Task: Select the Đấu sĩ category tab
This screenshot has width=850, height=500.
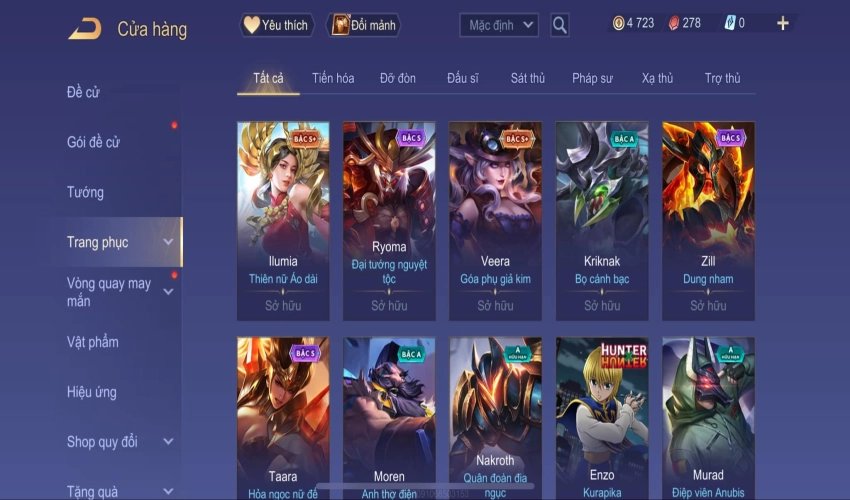Action: [x=465, y=78]
